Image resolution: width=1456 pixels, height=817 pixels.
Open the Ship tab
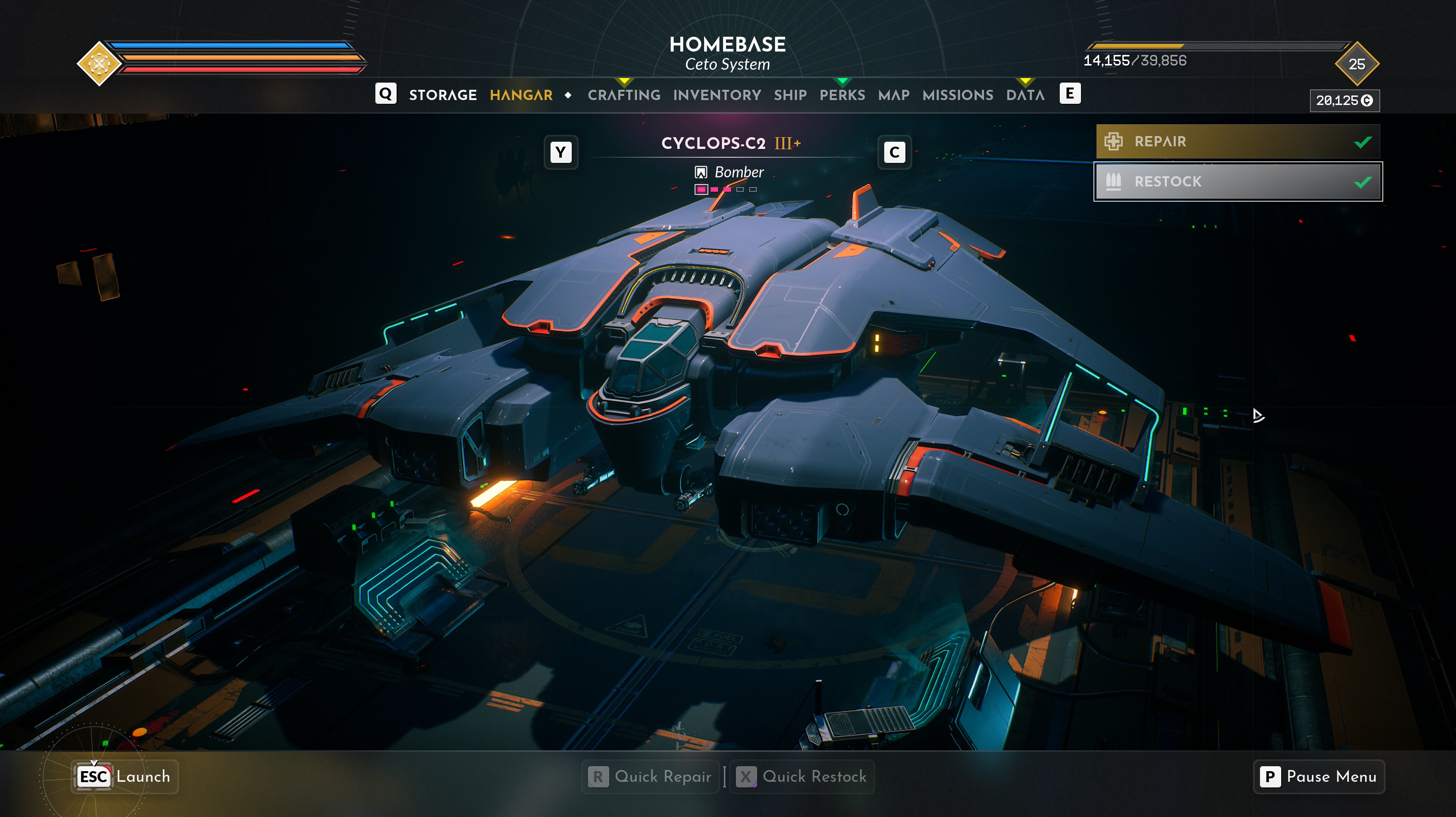point(790,95)
